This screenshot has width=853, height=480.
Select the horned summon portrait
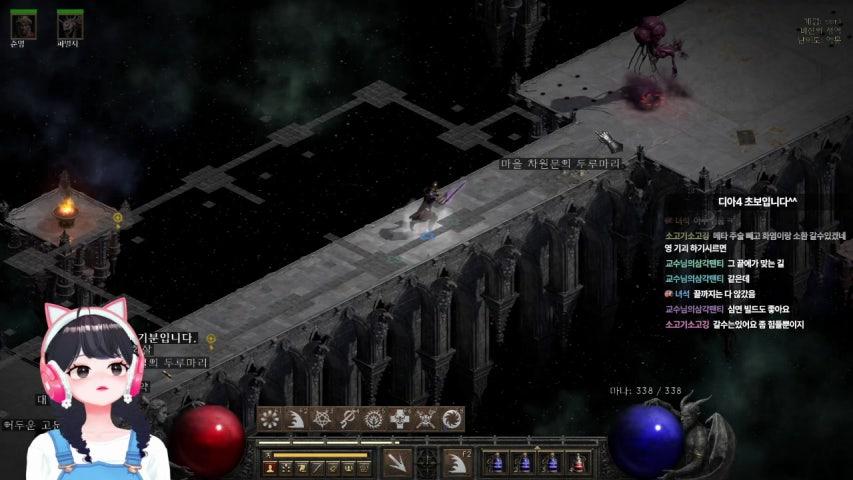[70, 23]
